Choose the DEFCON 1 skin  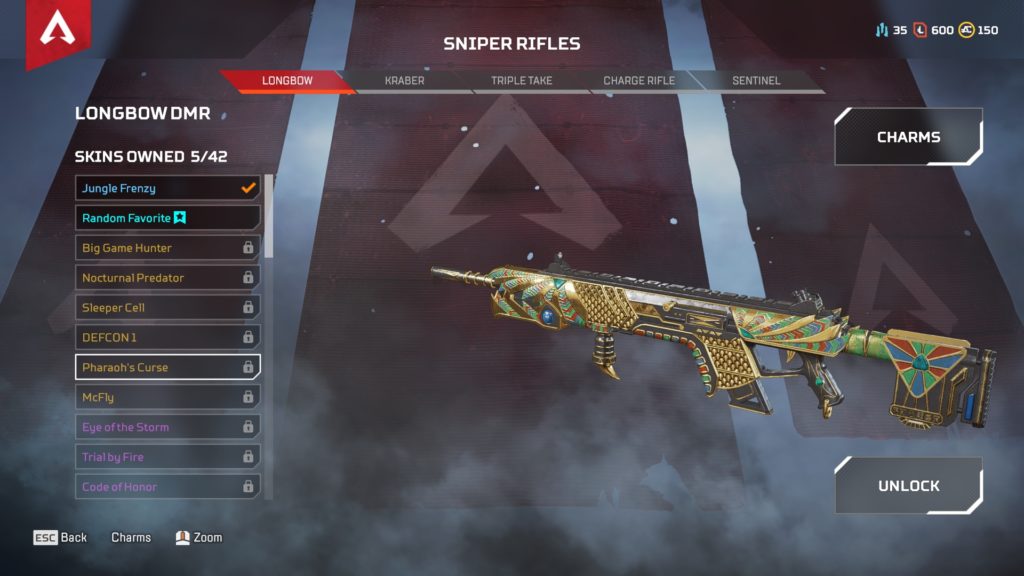tap(167, 338)
